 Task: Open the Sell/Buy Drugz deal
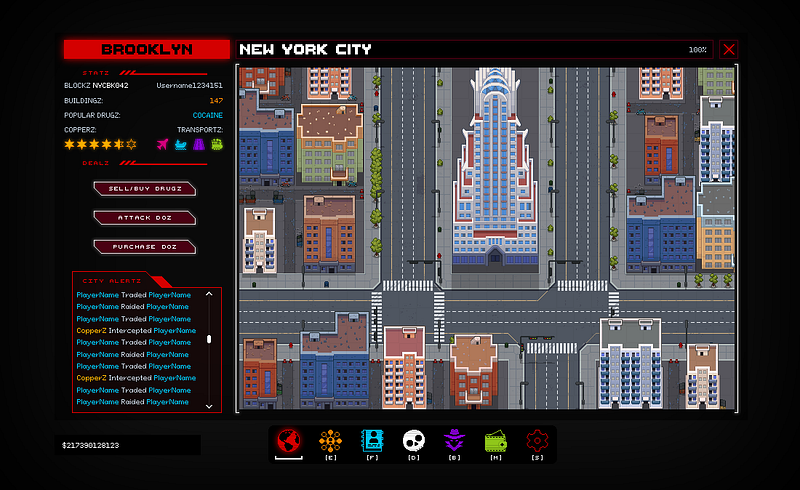pos(145,188)
